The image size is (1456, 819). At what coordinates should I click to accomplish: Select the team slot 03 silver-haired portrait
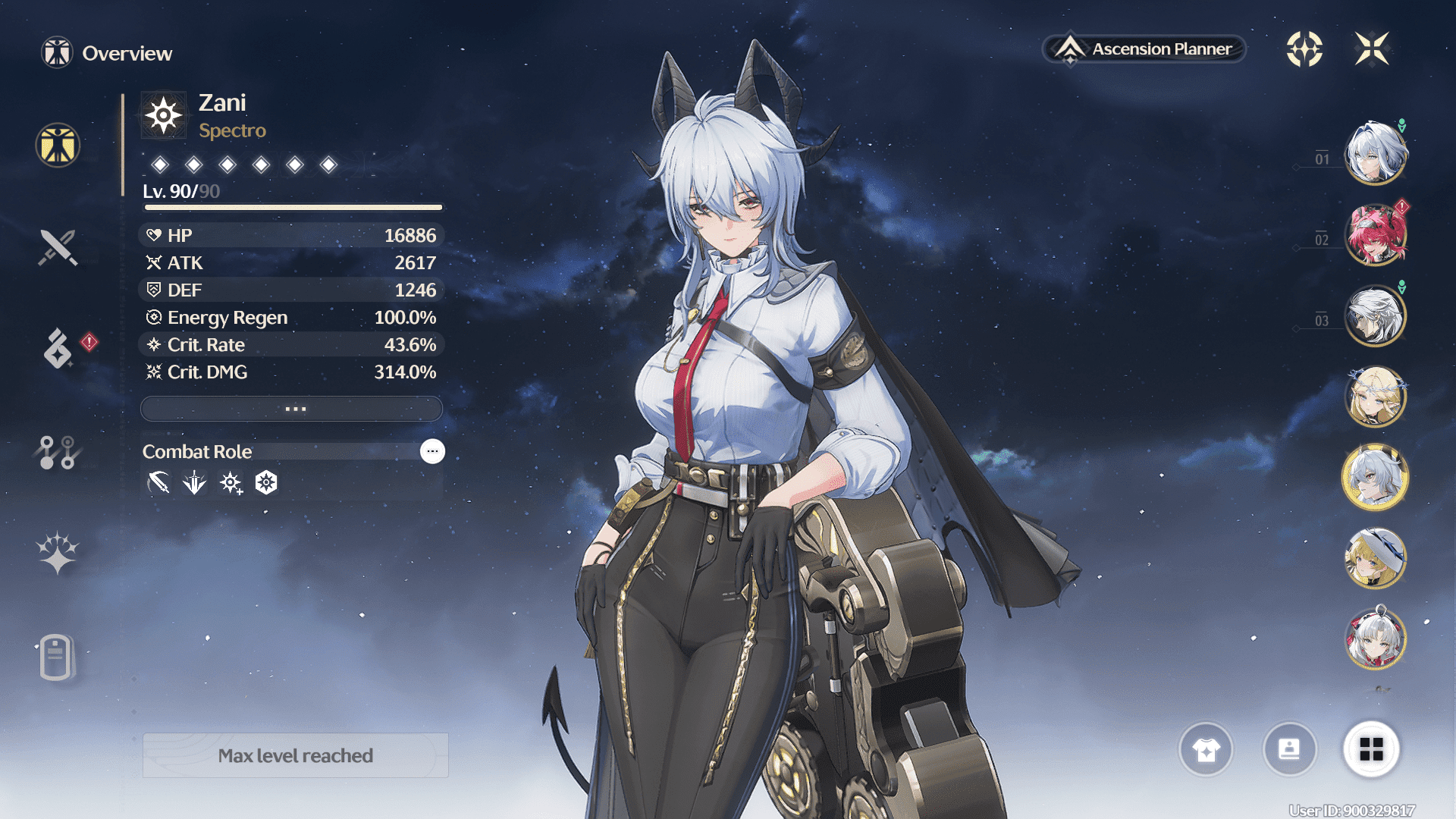pyautogui.click(x=1375, y=316)
